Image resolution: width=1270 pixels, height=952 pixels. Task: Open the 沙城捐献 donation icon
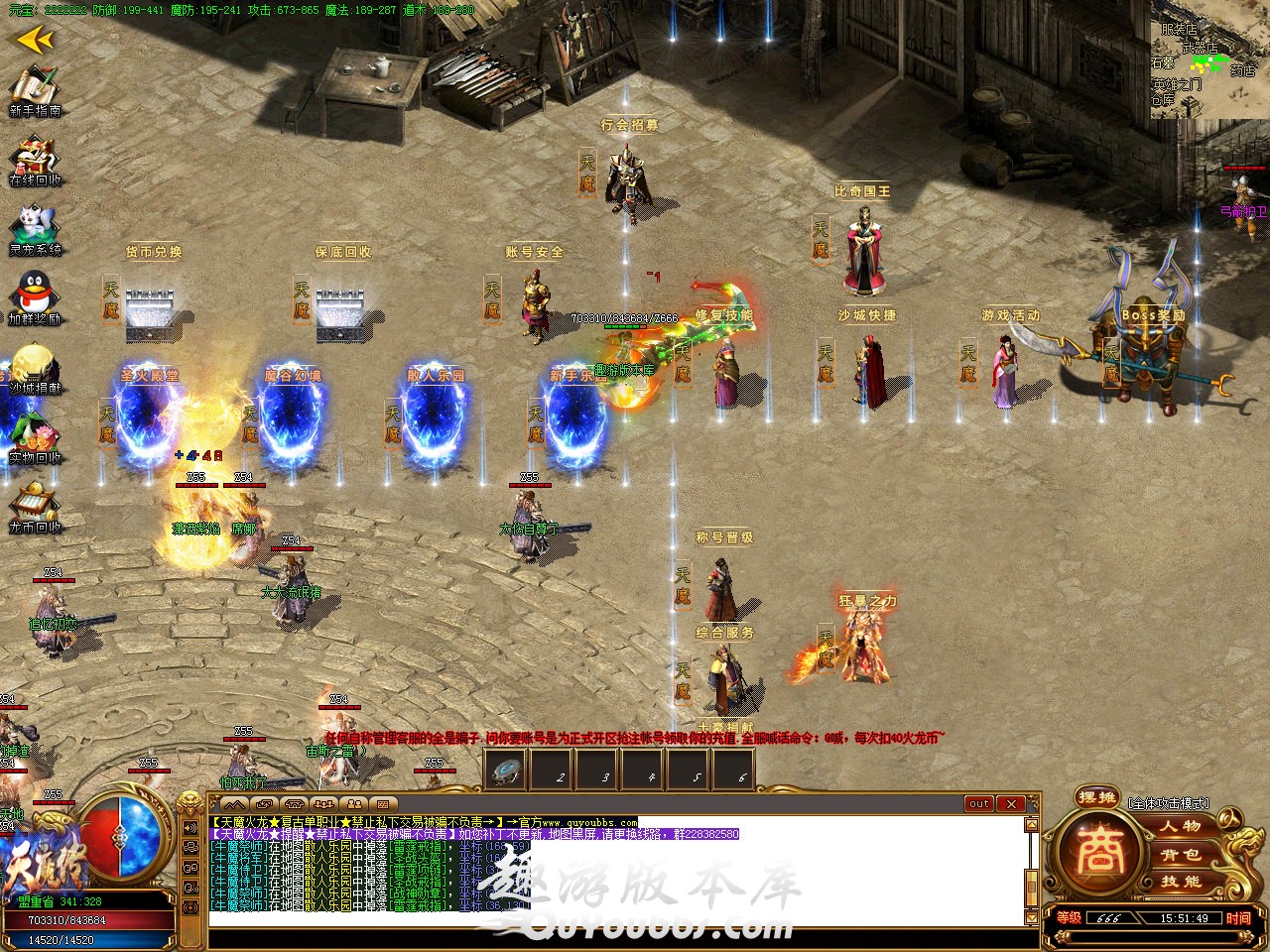coord(35,365)
